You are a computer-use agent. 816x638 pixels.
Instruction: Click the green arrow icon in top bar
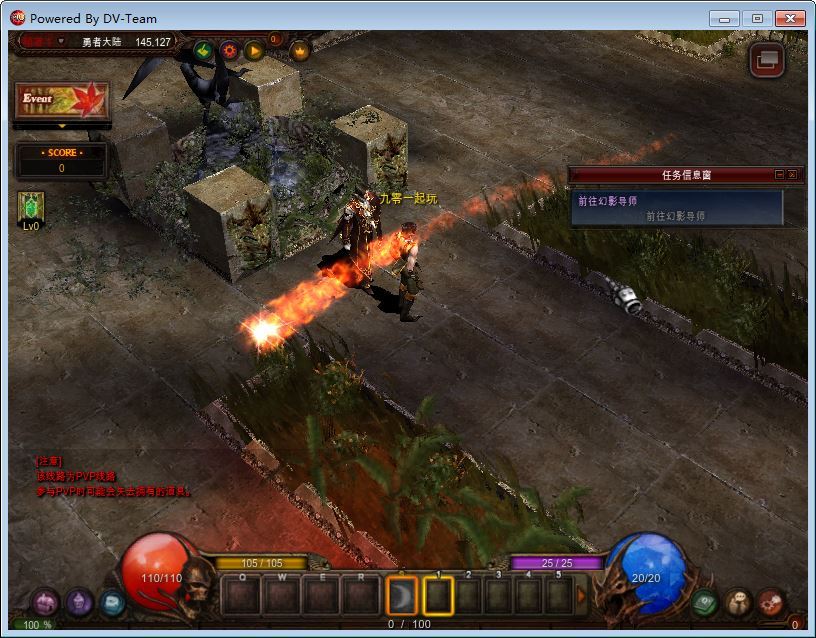[203, 50]
